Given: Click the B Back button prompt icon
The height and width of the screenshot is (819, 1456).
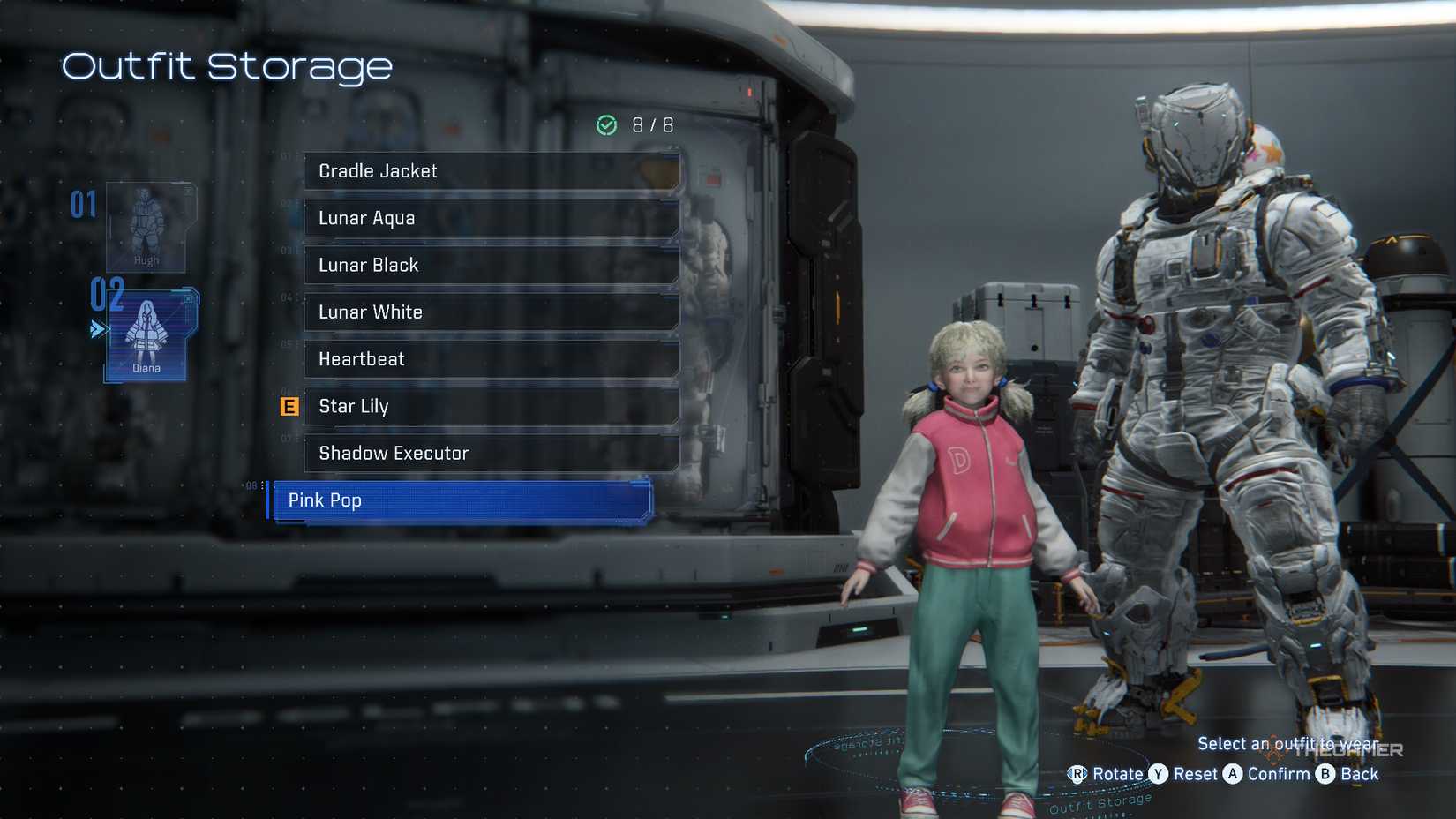Looking at the screenshot, I should (1325, 774).
